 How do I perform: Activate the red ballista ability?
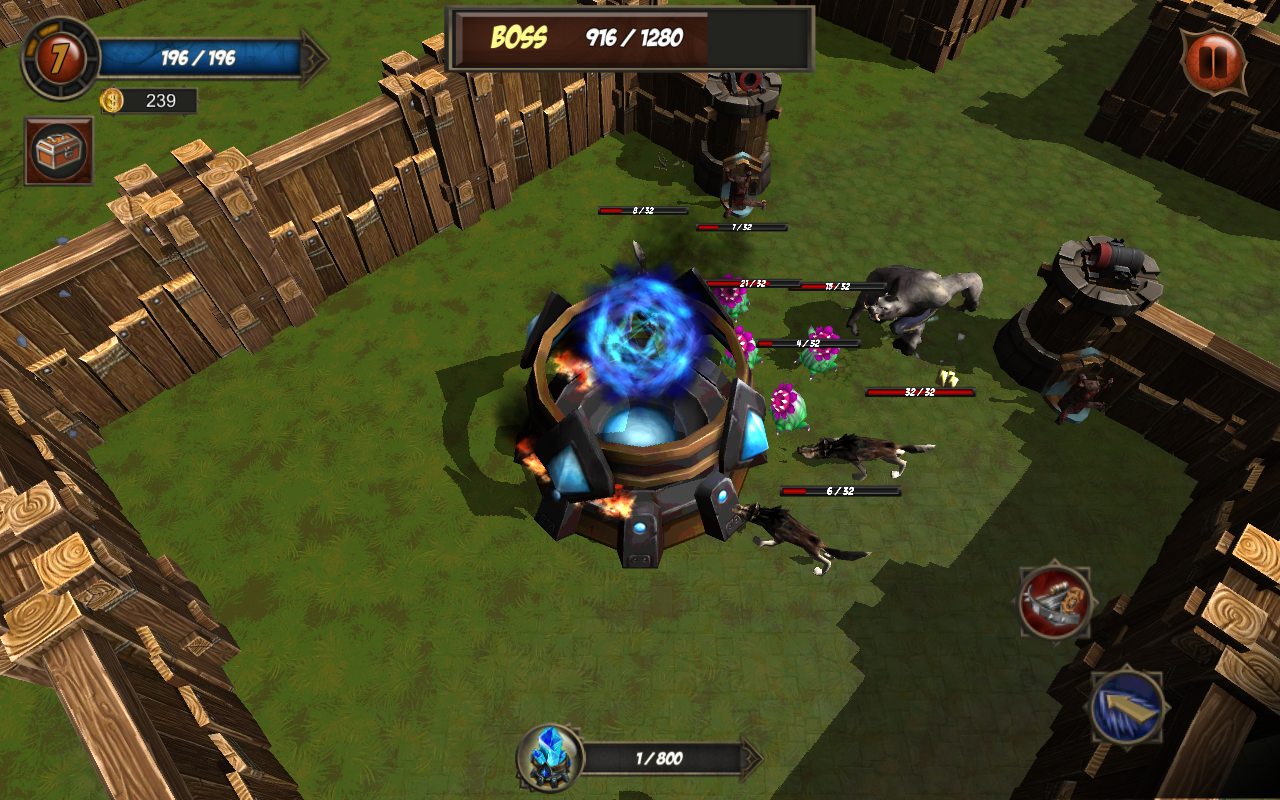point(1054,601)
